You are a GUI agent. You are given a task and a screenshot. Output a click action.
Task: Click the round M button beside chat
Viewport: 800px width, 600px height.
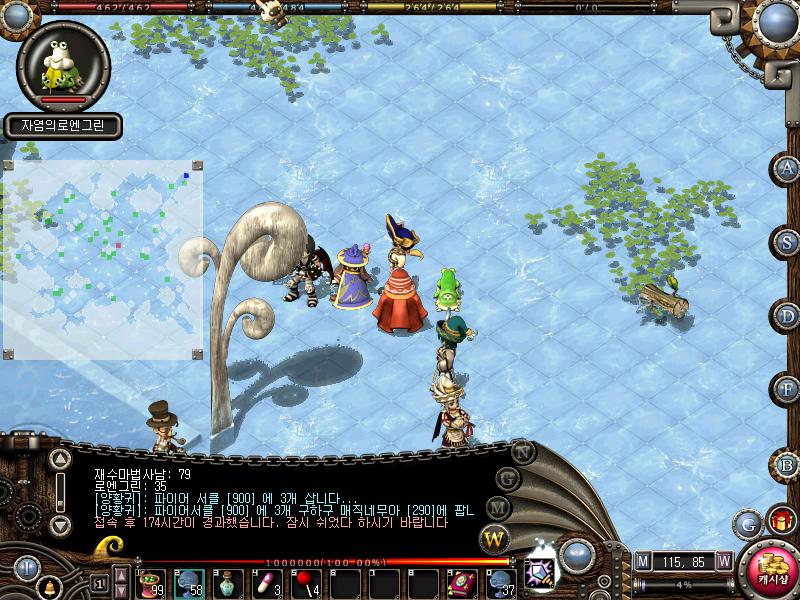click(x=500, y=509)
